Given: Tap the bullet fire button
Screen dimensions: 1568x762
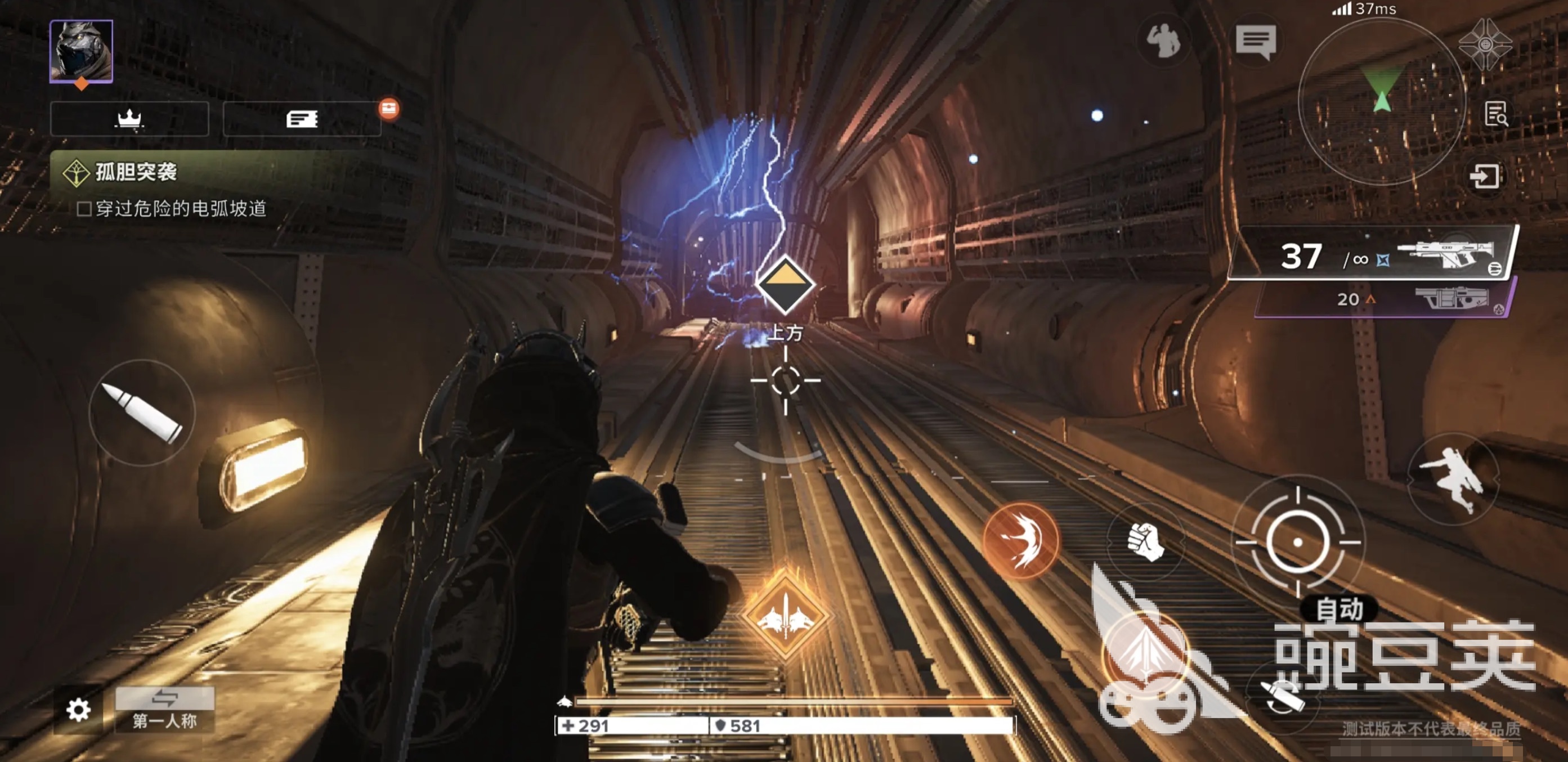Looking at the screenshot, I should coord(142,413).
